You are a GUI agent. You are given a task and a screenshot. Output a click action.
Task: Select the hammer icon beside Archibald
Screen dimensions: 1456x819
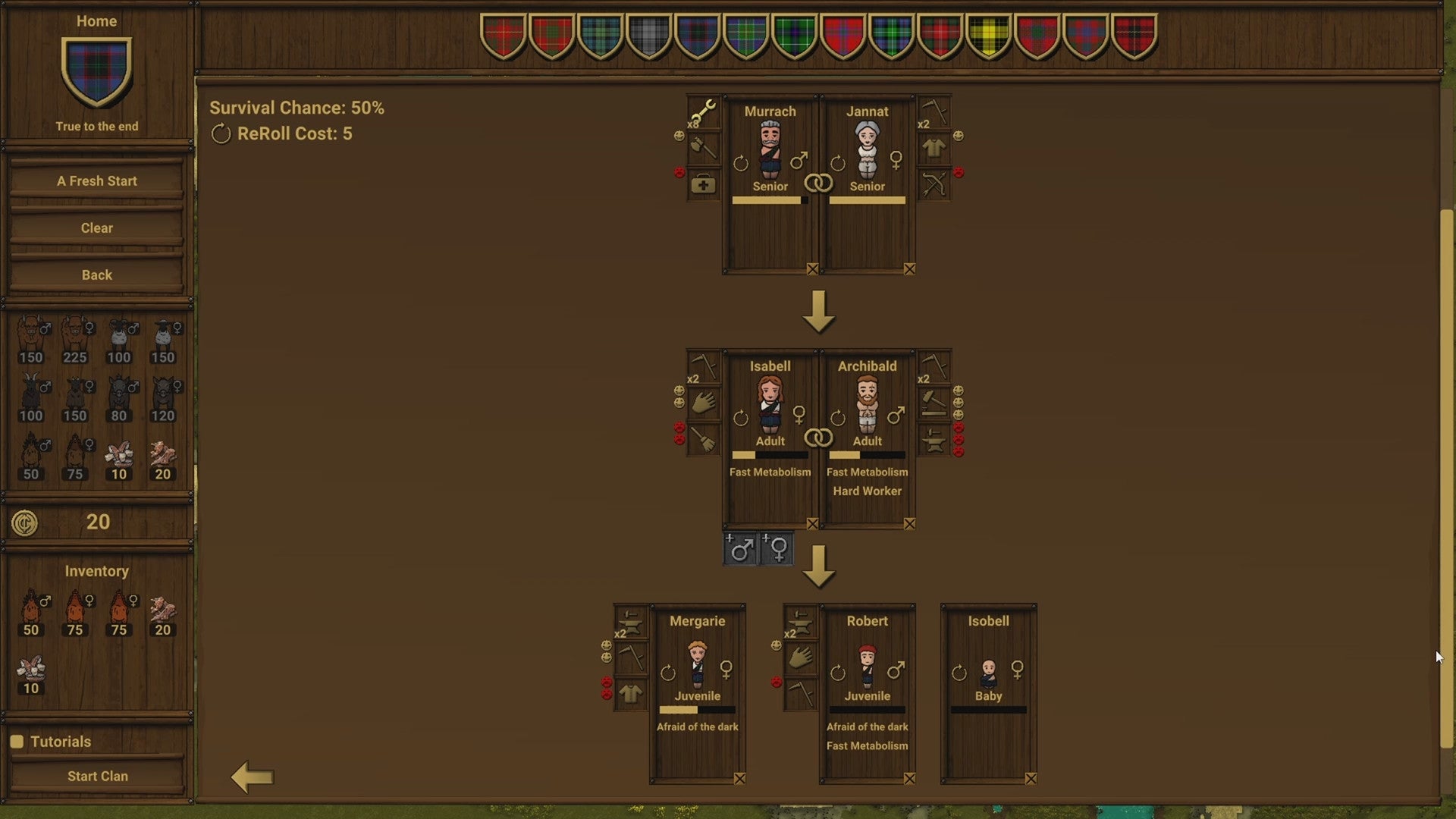pyautogui.click(x=936, y=402)
